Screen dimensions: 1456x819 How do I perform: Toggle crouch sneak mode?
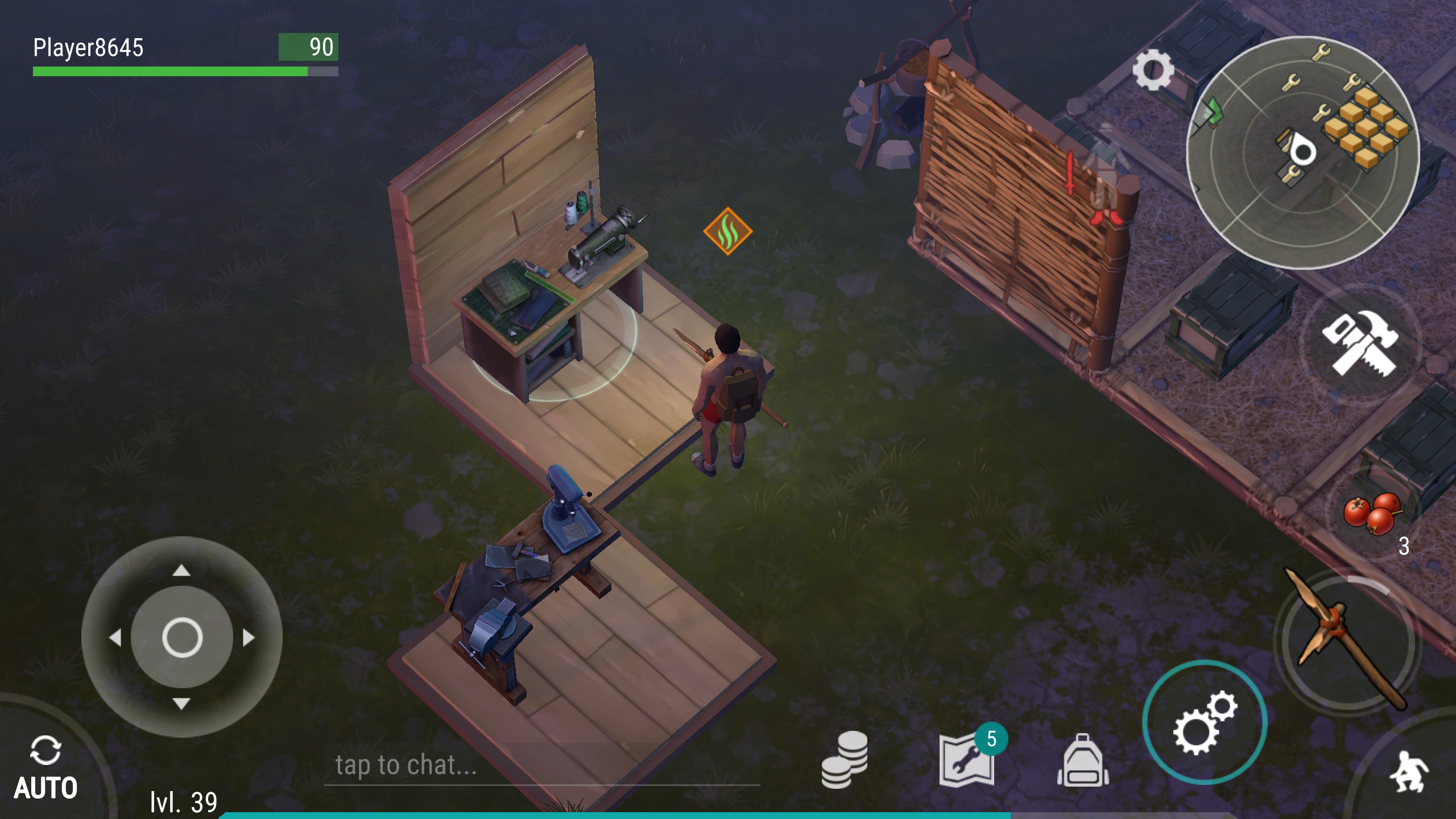[x=1409, y=771]
